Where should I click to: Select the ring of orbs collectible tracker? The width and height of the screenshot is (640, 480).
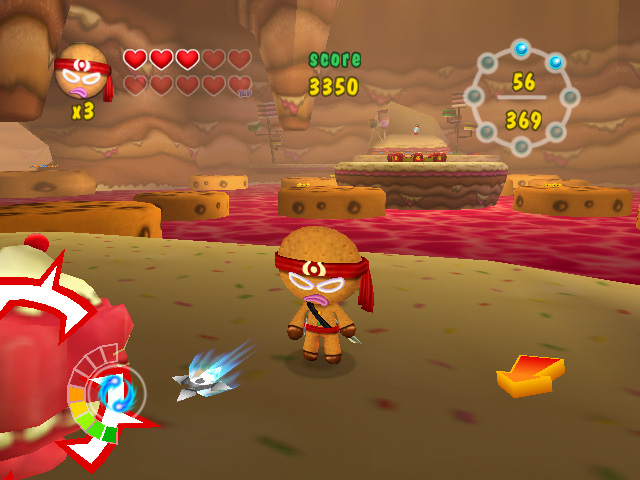[x=521, y=99]
